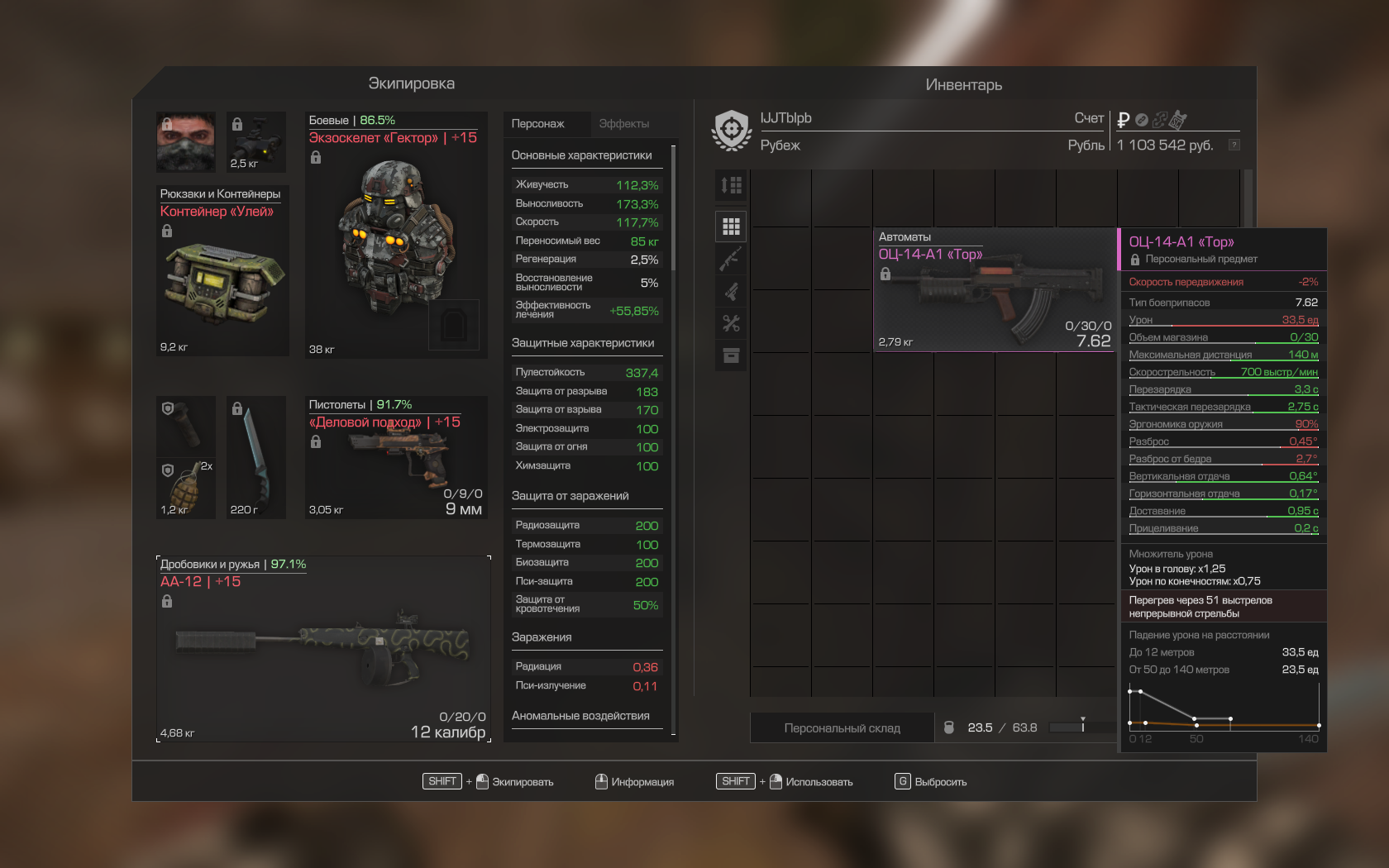Screen dimensions: 1389x868
Task: Click the question mark help button
Action: 1234,145
